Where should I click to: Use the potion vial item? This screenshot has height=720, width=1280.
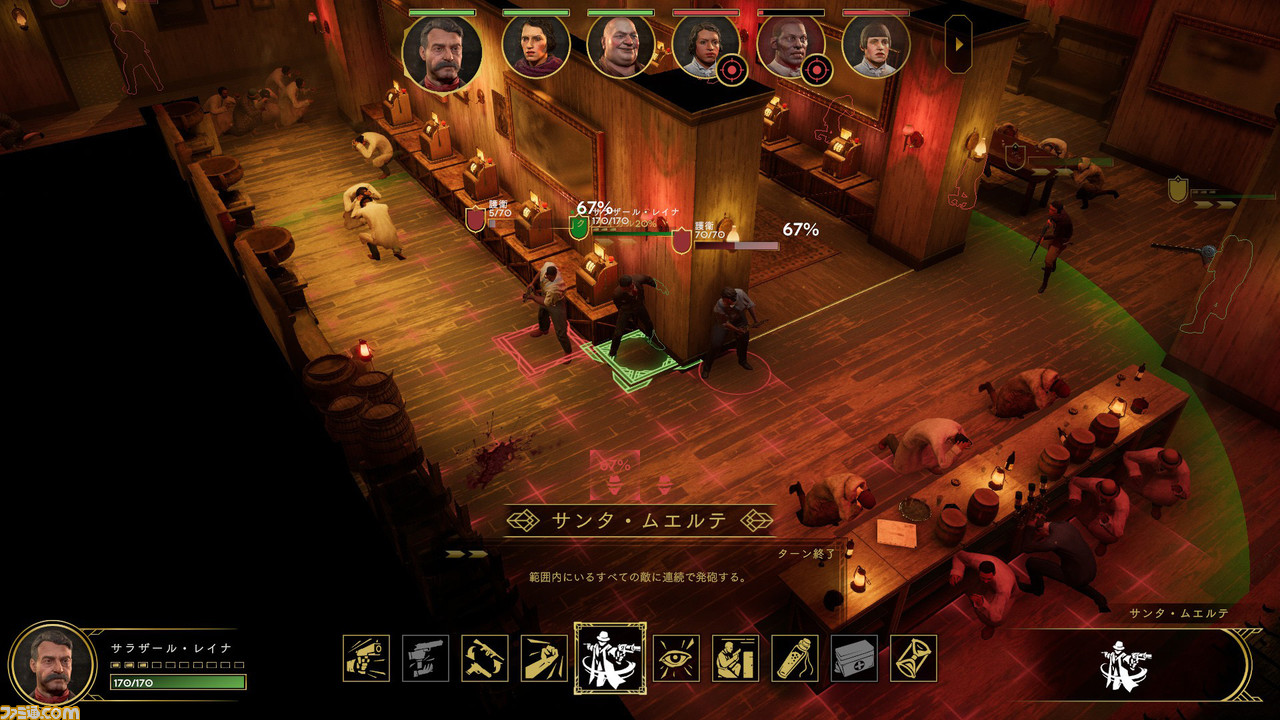pyautogui.click(x=795, y=658)
